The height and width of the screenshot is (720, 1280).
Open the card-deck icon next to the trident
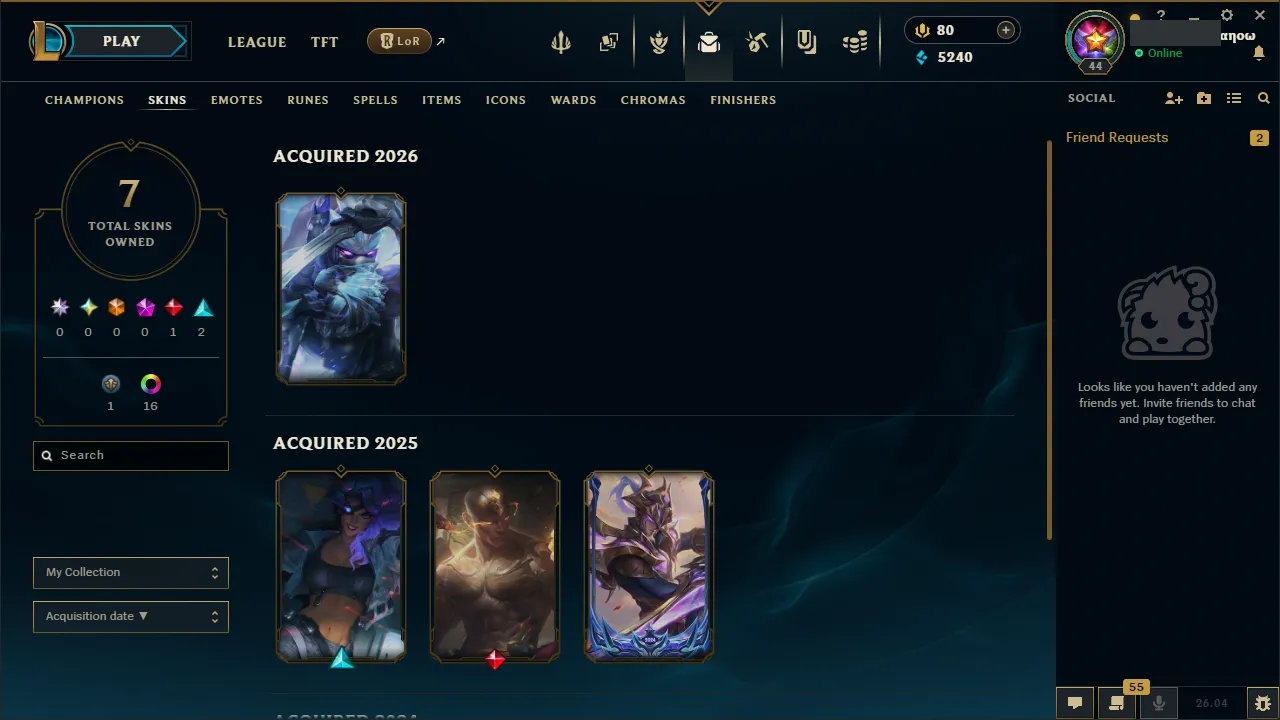tap(609, 41)
